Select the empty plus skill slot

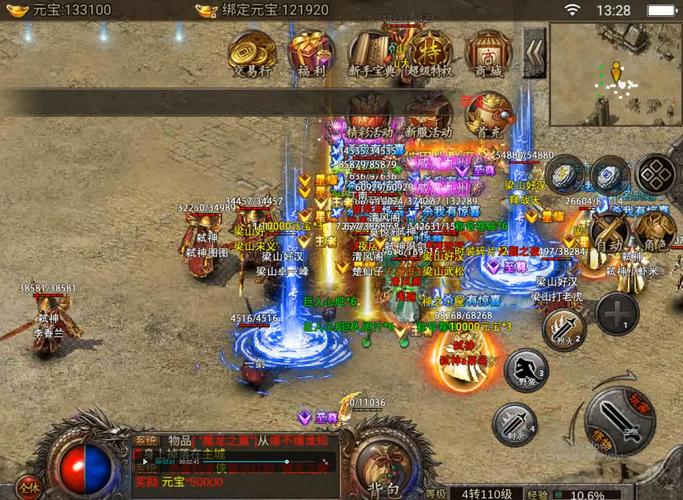(618, 313)
